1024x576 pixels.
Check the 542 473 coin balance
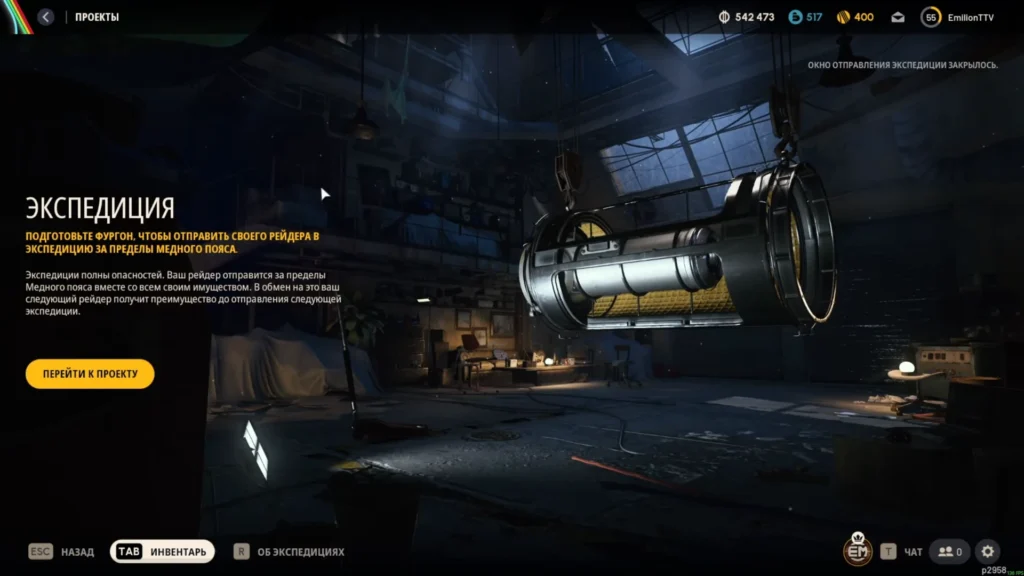coord(746,17)
